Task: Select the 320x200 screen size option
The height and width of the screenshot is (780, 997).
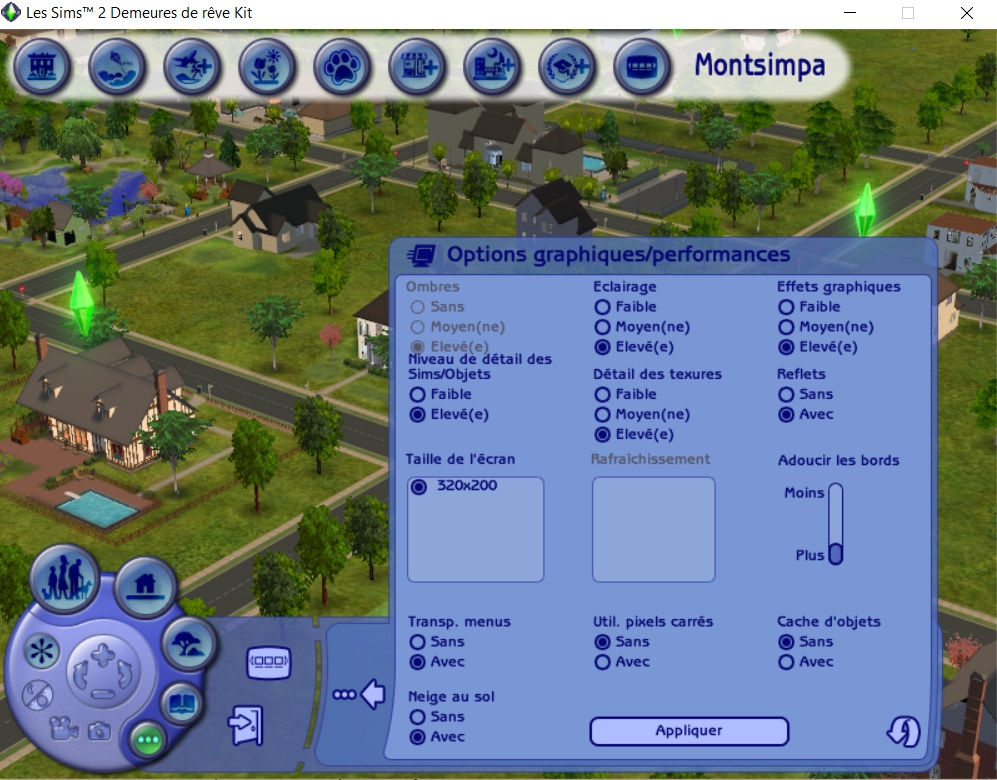Action: click(x=418, y=487)
